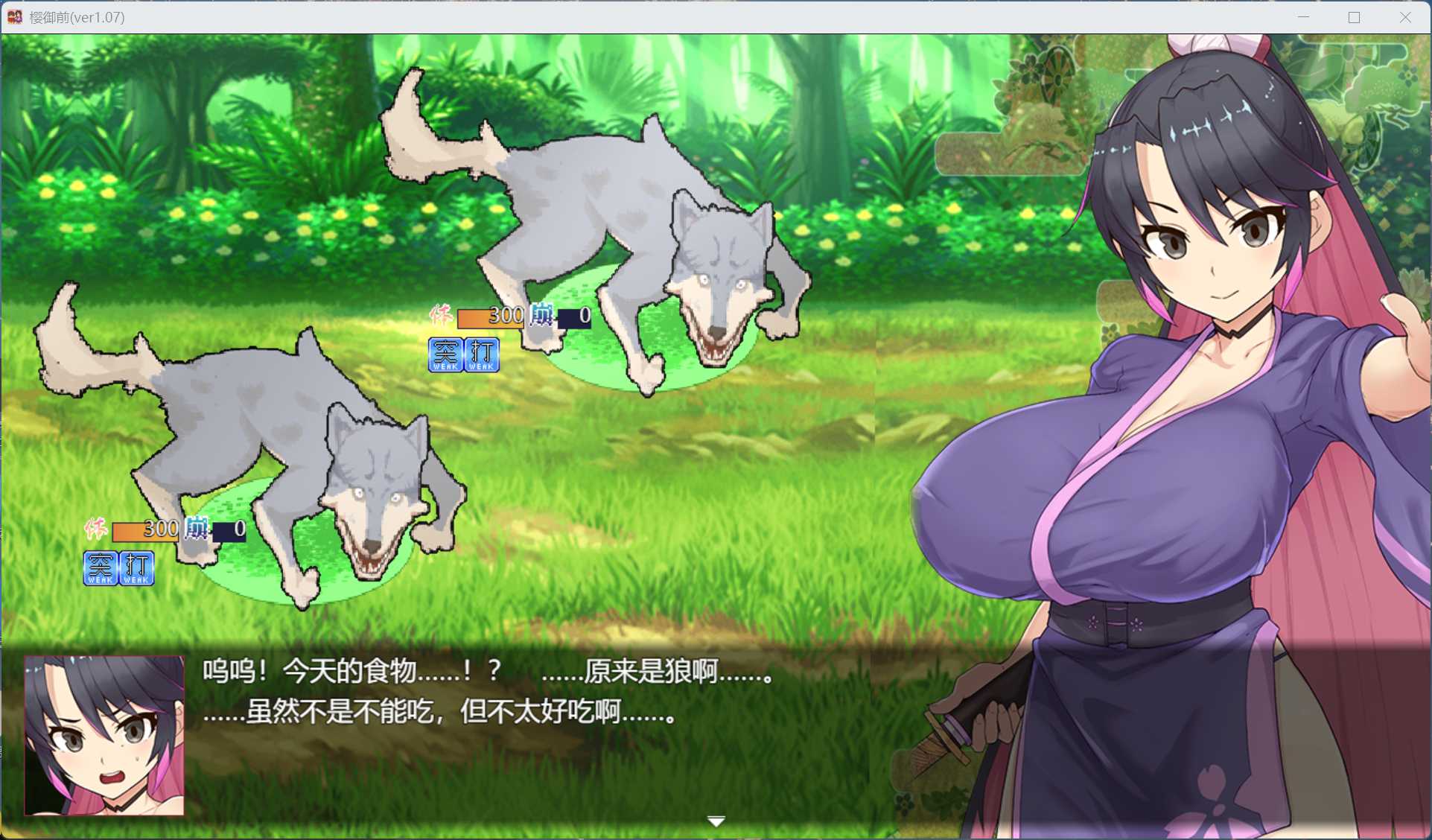
Task: Click the 樱御前(ver1.07) title text
Action: pyautogui.click(x=77, y=16)
